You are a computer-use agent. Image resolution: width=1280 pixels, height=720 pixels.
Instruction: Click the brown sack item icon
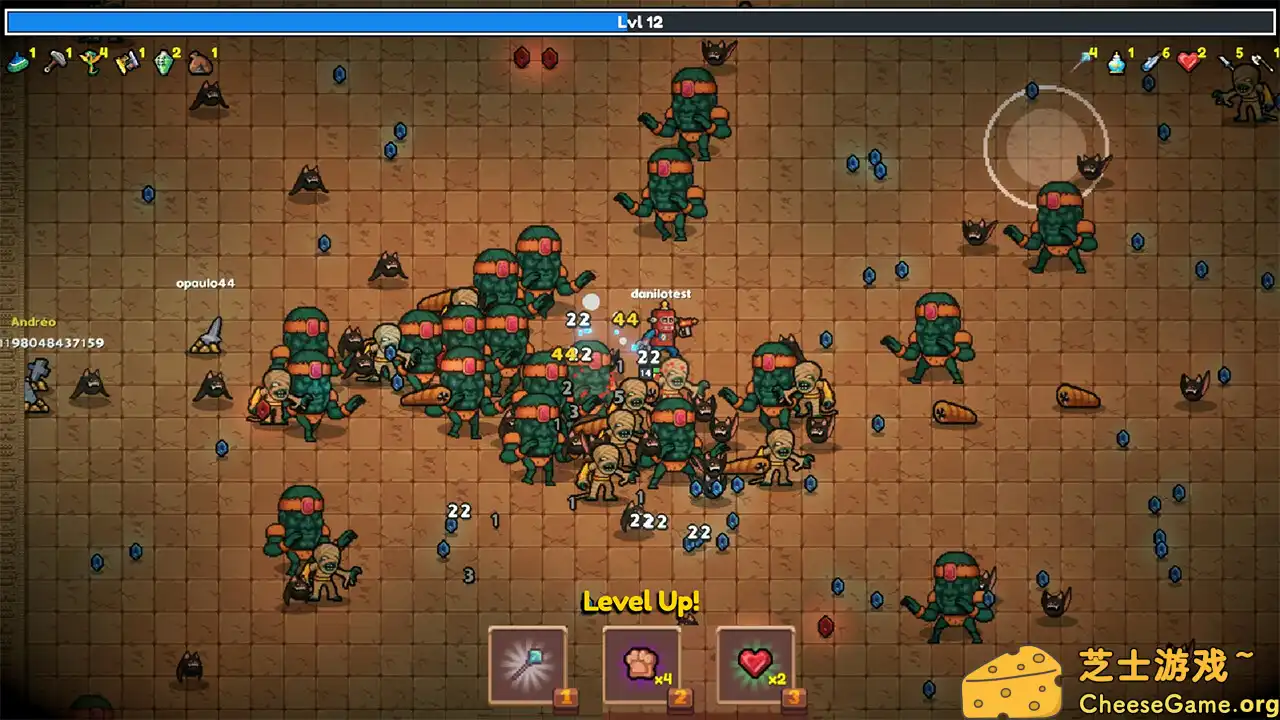point(200,63)
